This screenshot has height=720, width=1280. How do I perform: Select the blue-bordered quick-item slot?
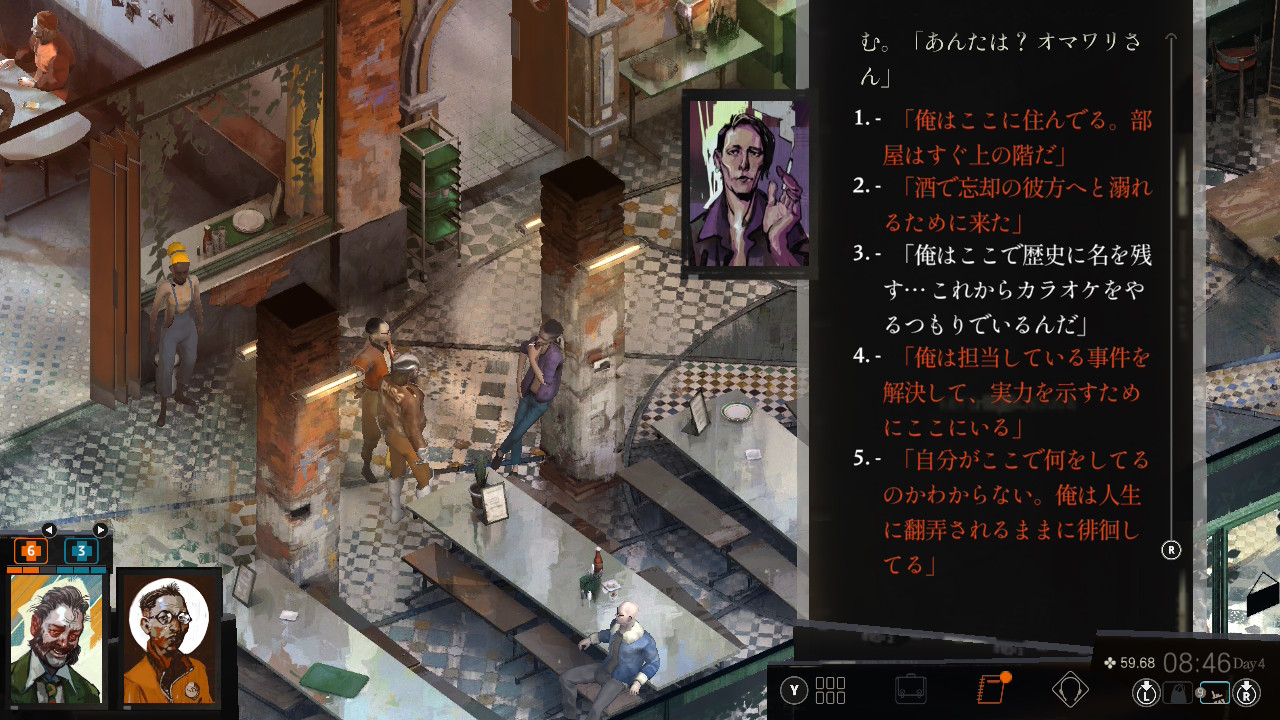pyautogui.click(x=1215, y=692)
